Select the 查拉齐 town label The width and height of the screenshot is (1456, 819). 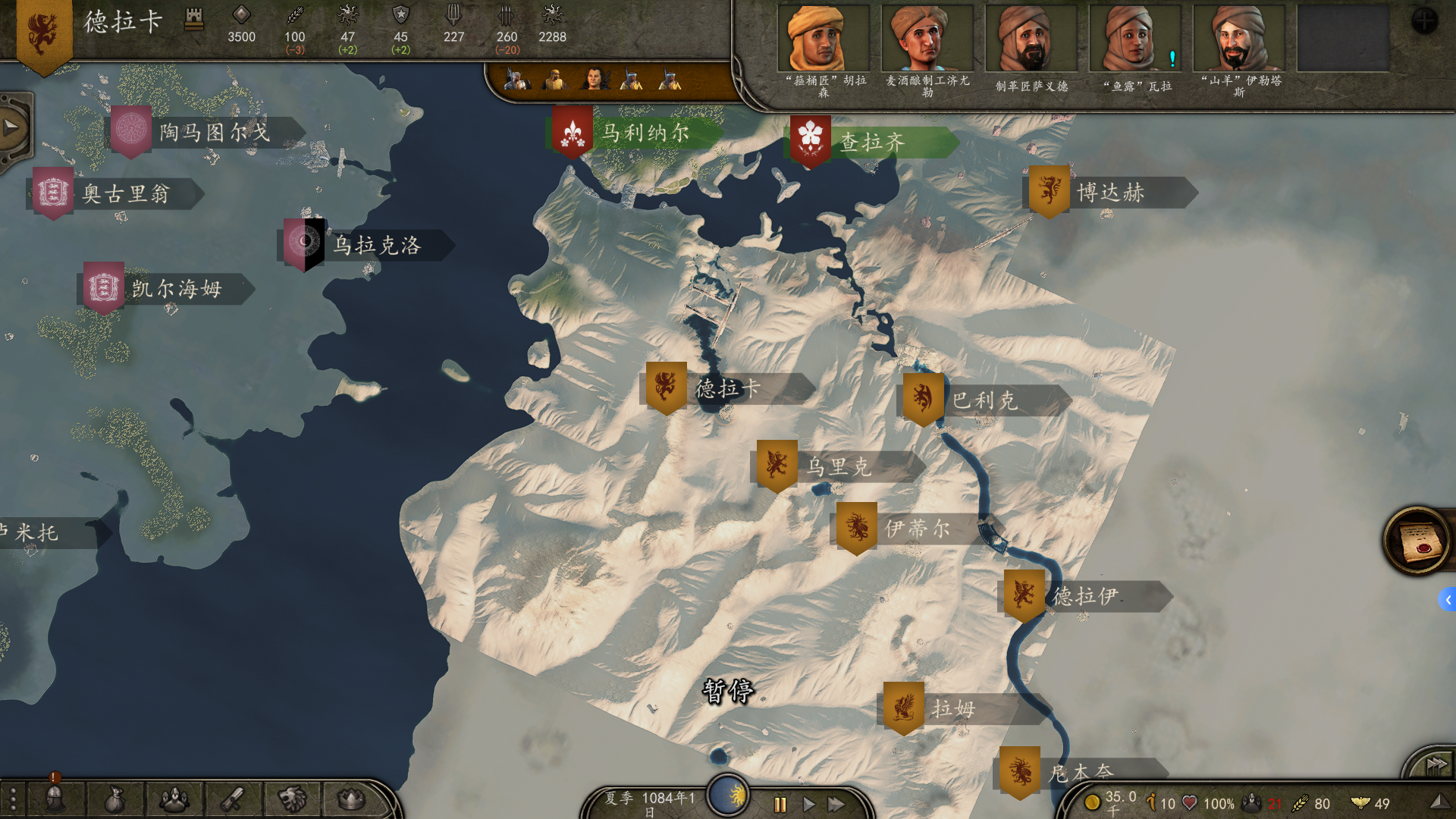871,143
